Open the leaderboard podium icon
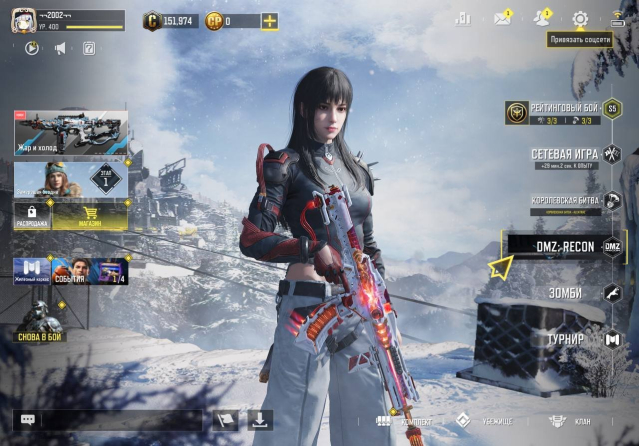Viewport: 639px width, 446px height. coord(463,19)
